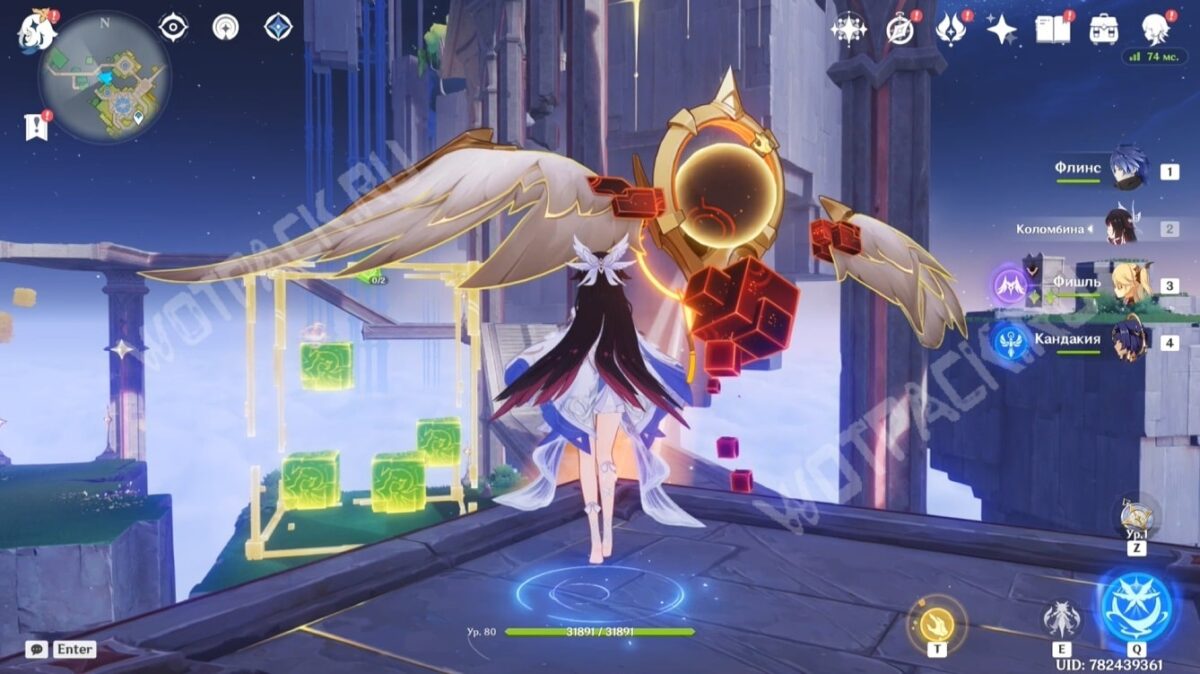Open the circular minimap
Viewport: 1200px width, 674px height.
pyautogui.click(x=105, y=77)
